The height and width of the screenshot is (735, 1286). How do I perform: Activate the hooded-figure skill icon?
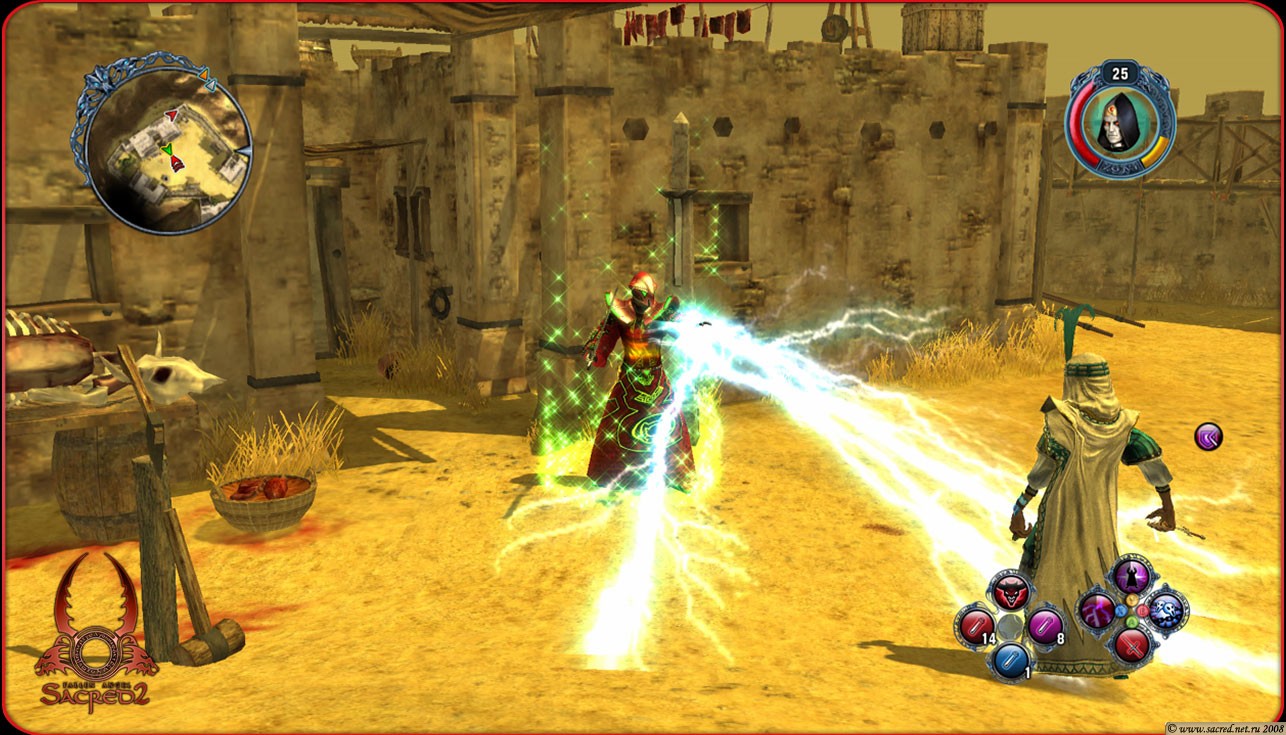click(1131, 578)
